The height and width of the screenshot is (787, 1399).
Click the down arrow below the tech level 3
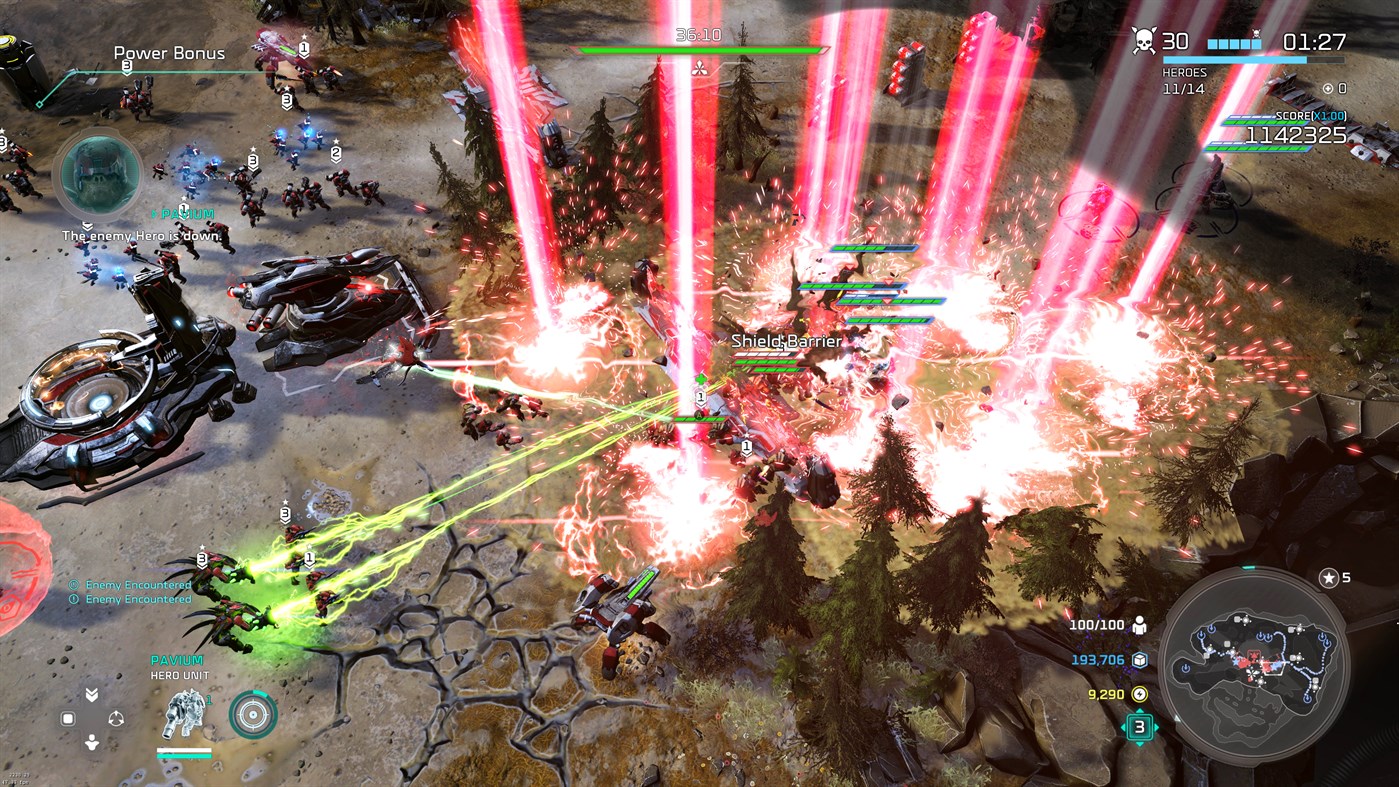(1139, 745)
